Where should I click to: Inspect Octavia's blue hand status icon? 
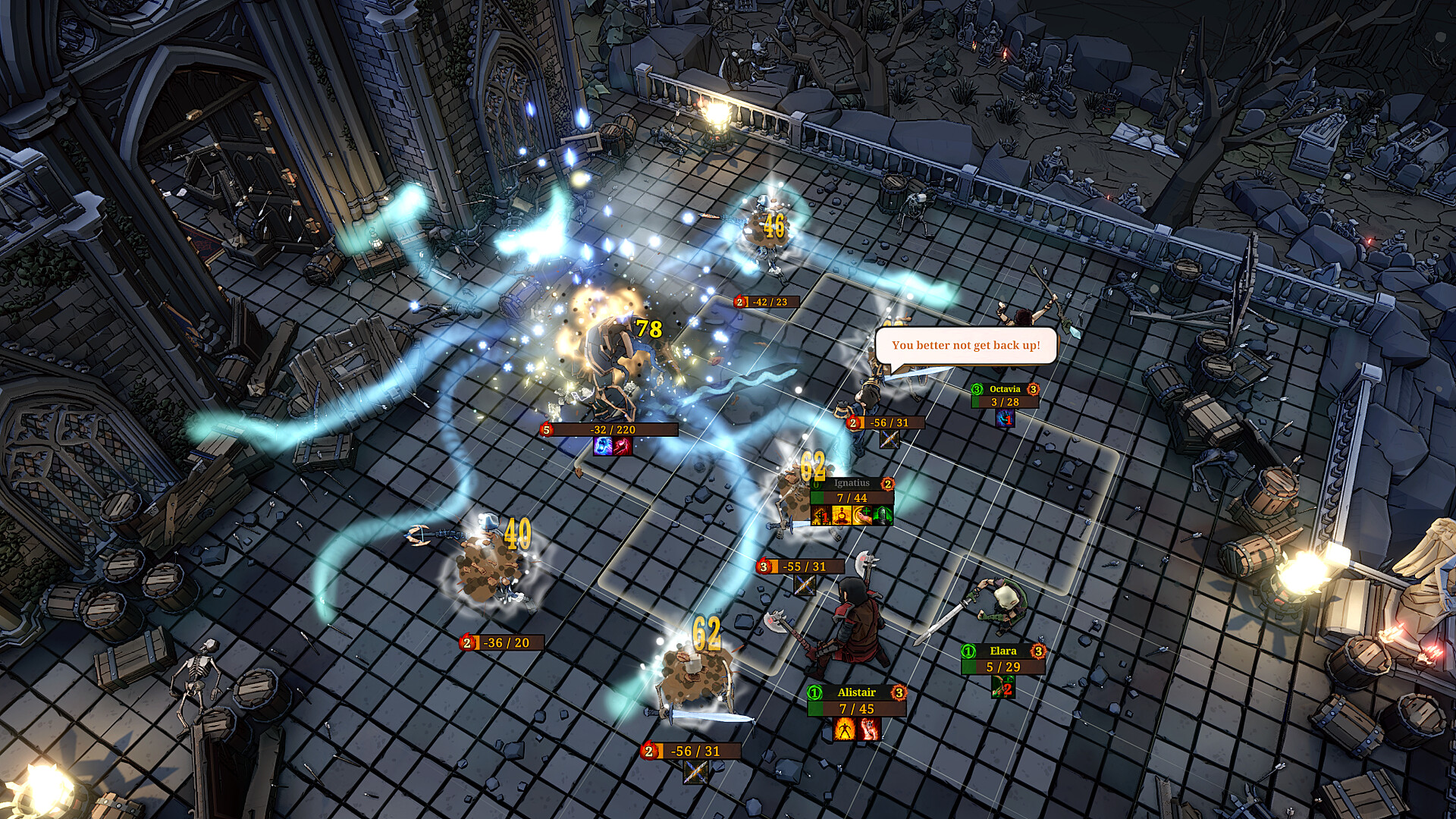coord(1005,419)
